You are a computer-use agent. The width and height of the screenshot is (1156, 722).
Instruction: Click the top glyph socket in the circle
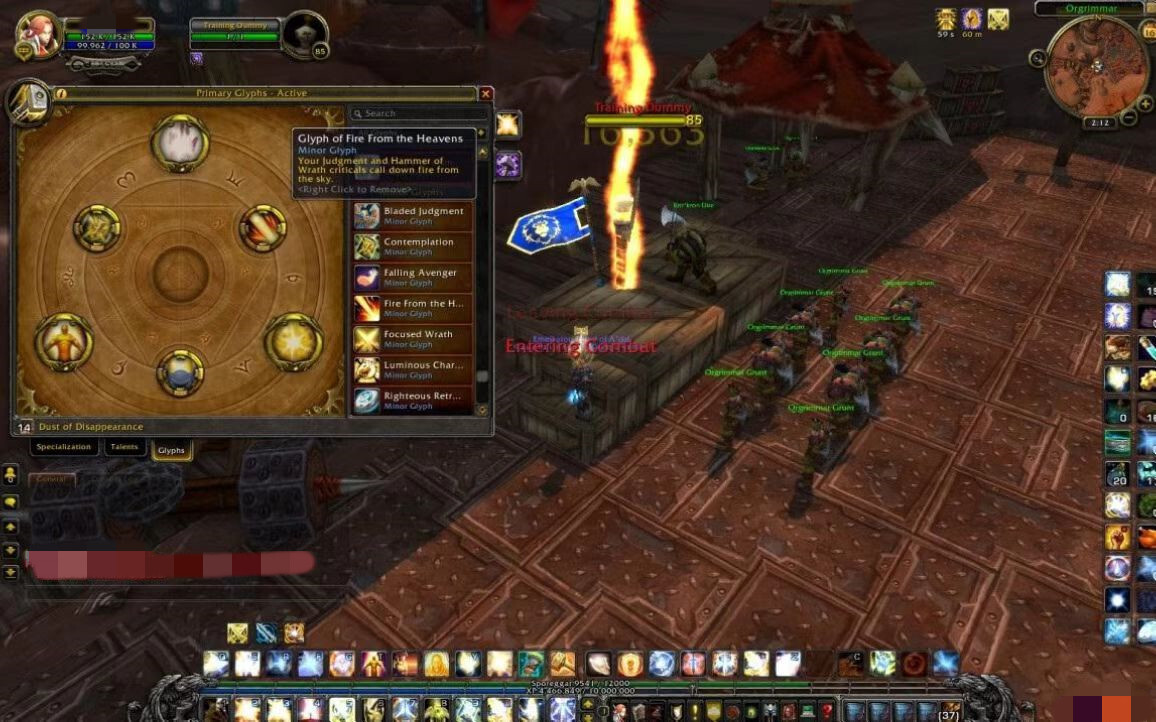[x=180, y=143]
